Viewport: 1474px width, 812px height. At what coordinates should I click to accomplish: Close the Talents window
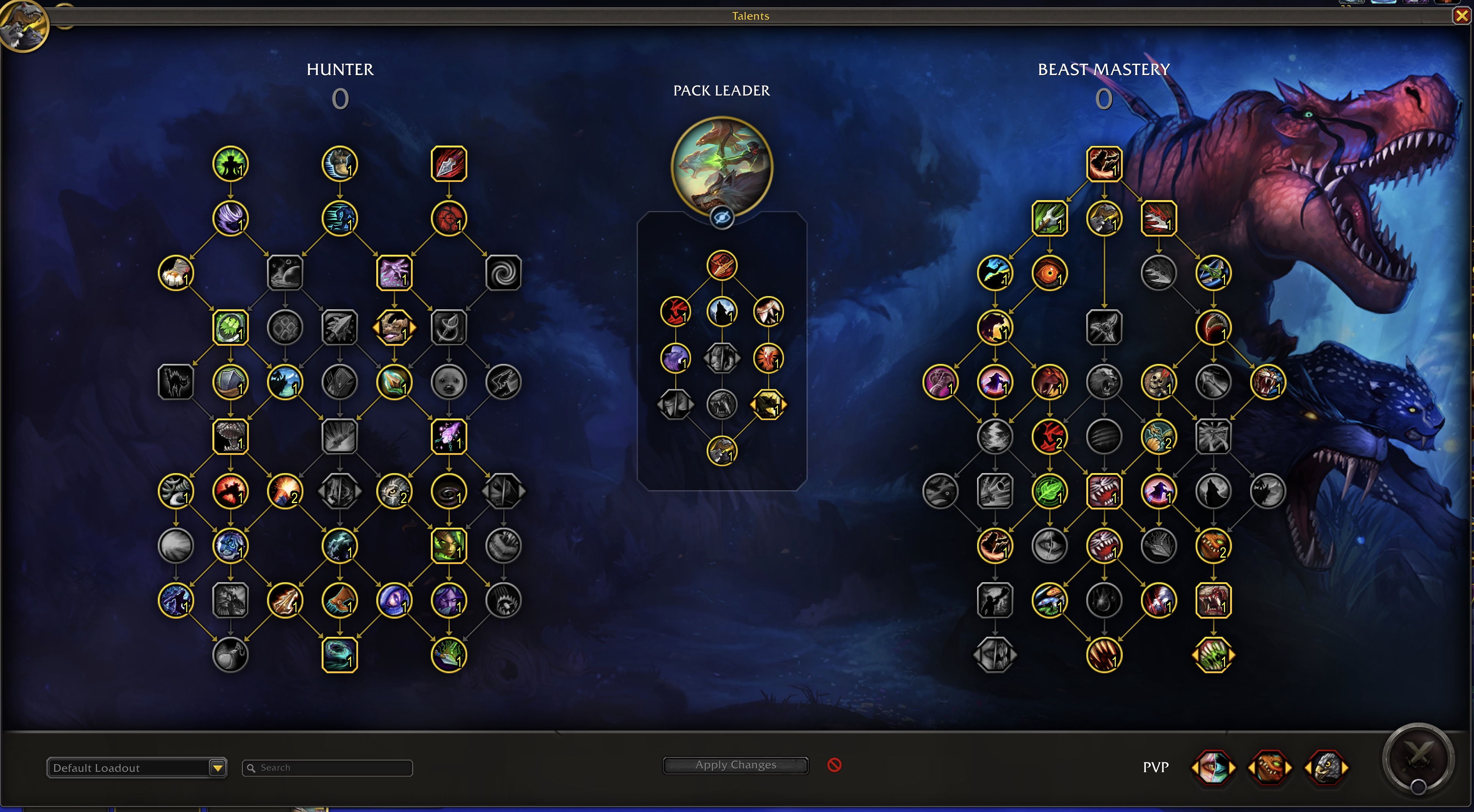point(1461,16)
